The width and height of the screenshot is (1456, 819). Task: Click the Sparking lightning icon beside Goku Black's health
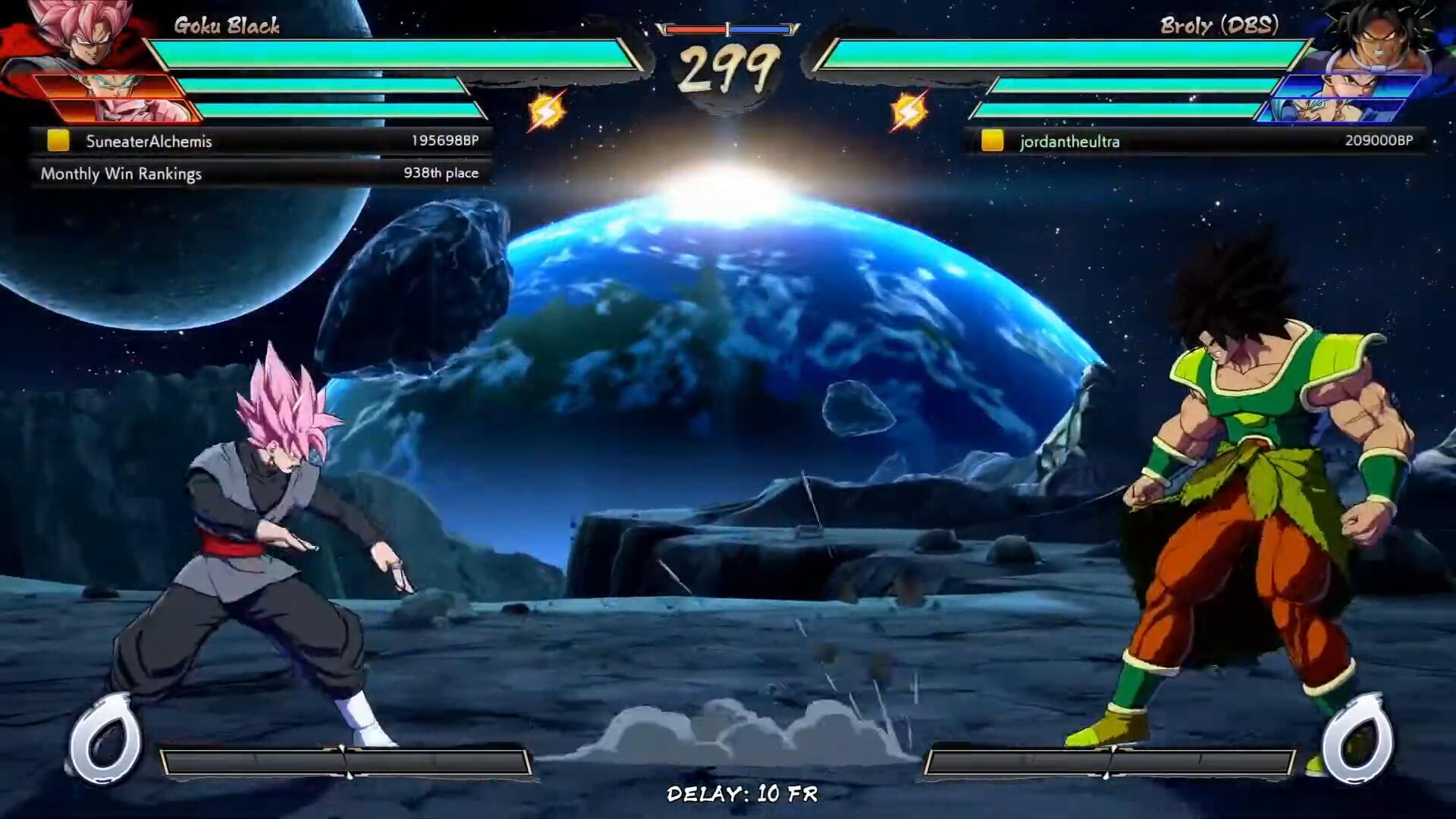coord(546,111)
